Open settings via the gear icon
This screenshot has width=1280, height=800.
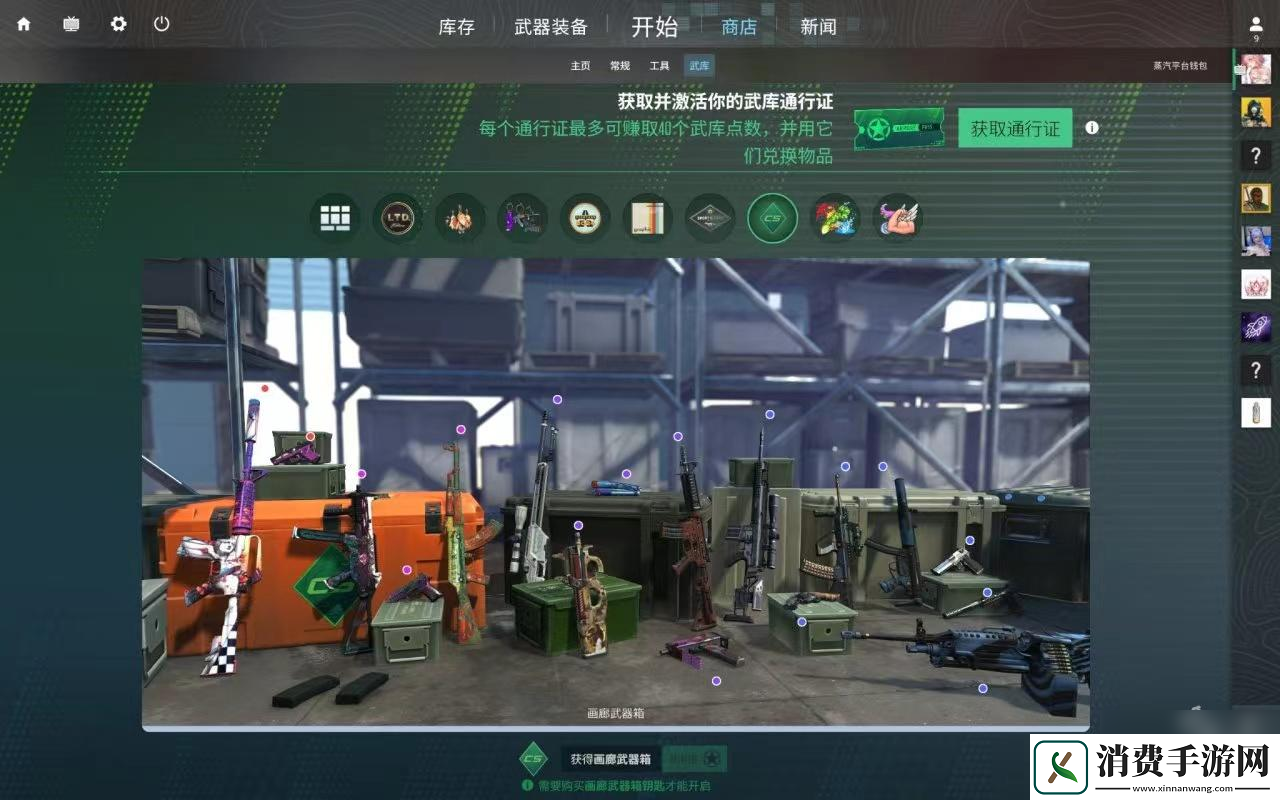(117, 24)
